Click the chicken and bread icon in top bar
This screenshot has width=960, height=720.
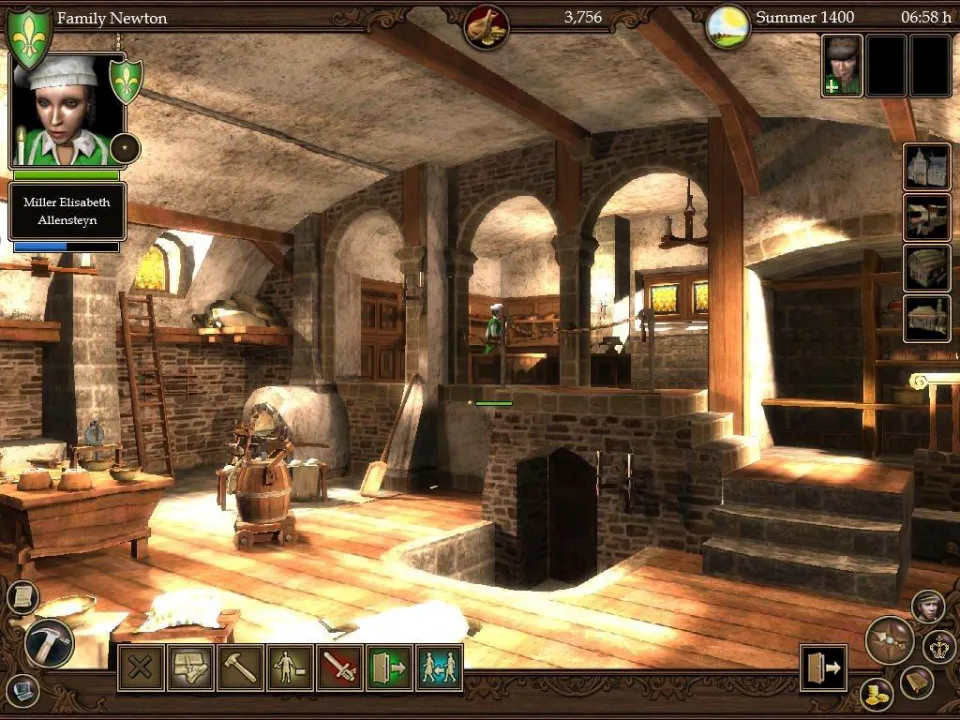click(x=487, y=26)
